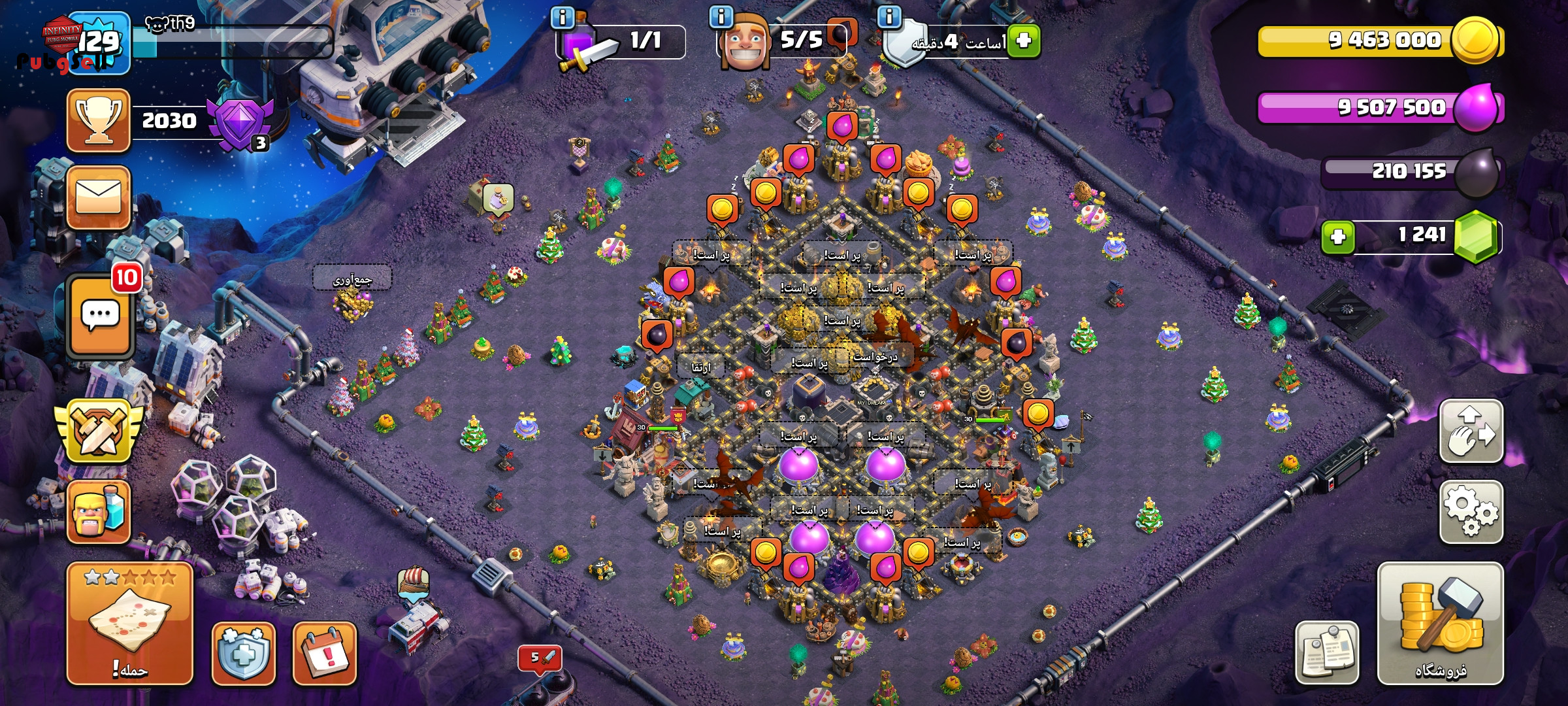Open the Shop with hammer and coins
The height and width of the screenshot is (706, 1568).
1440,622
